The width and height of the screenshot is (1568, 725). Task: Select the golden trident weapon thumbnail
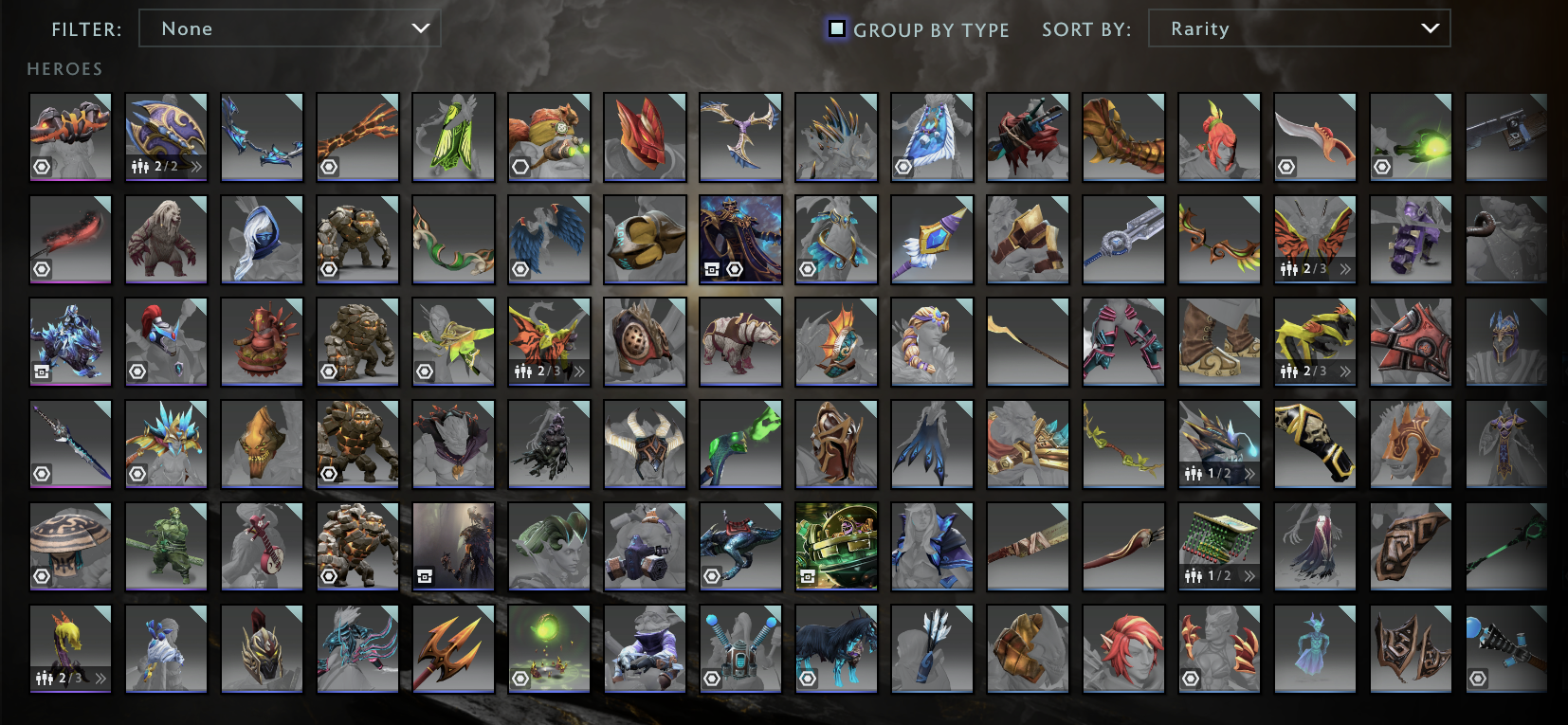(x=453, y=649)
